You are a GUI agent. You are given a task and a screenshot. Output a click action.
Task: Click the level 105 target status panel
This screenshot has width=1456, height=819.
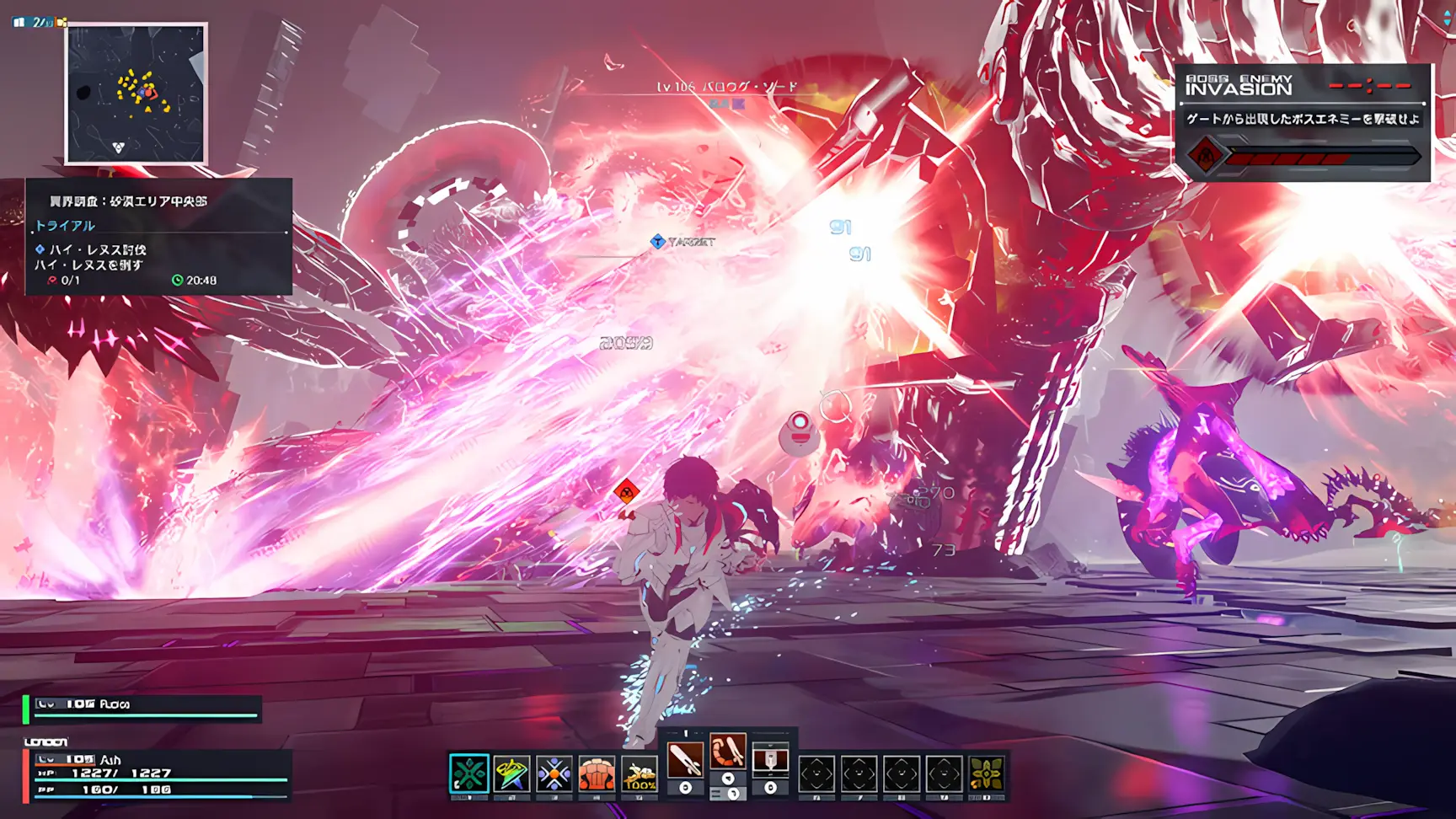pos(143,709)
